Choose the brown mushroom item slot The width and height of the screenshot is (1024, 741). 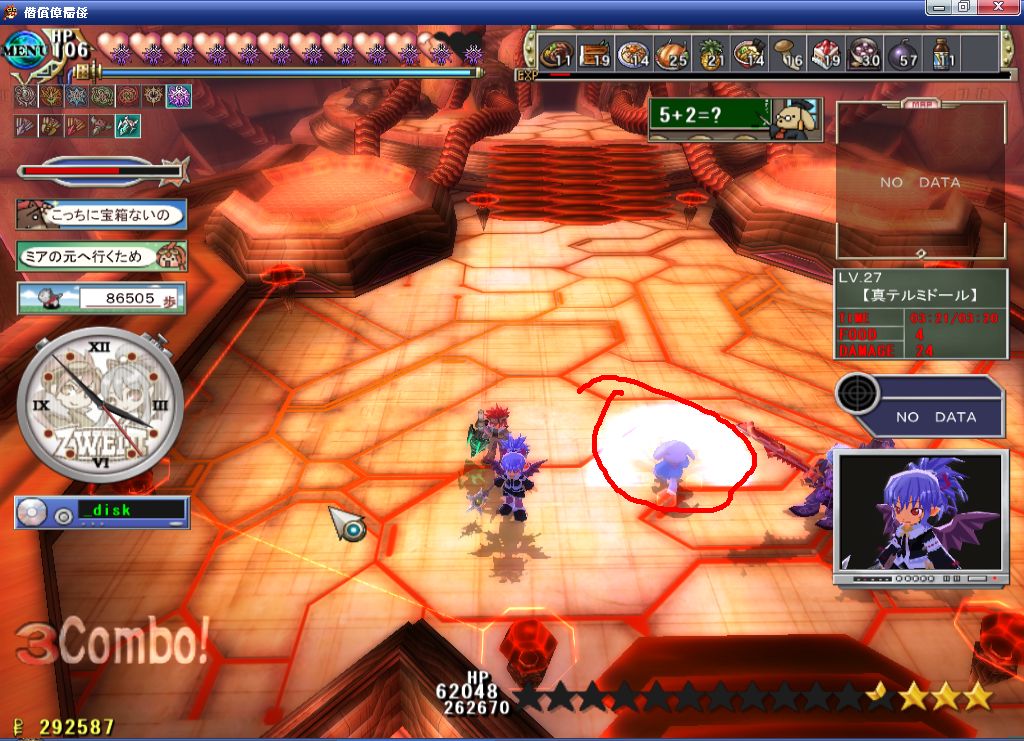(787, 53)
